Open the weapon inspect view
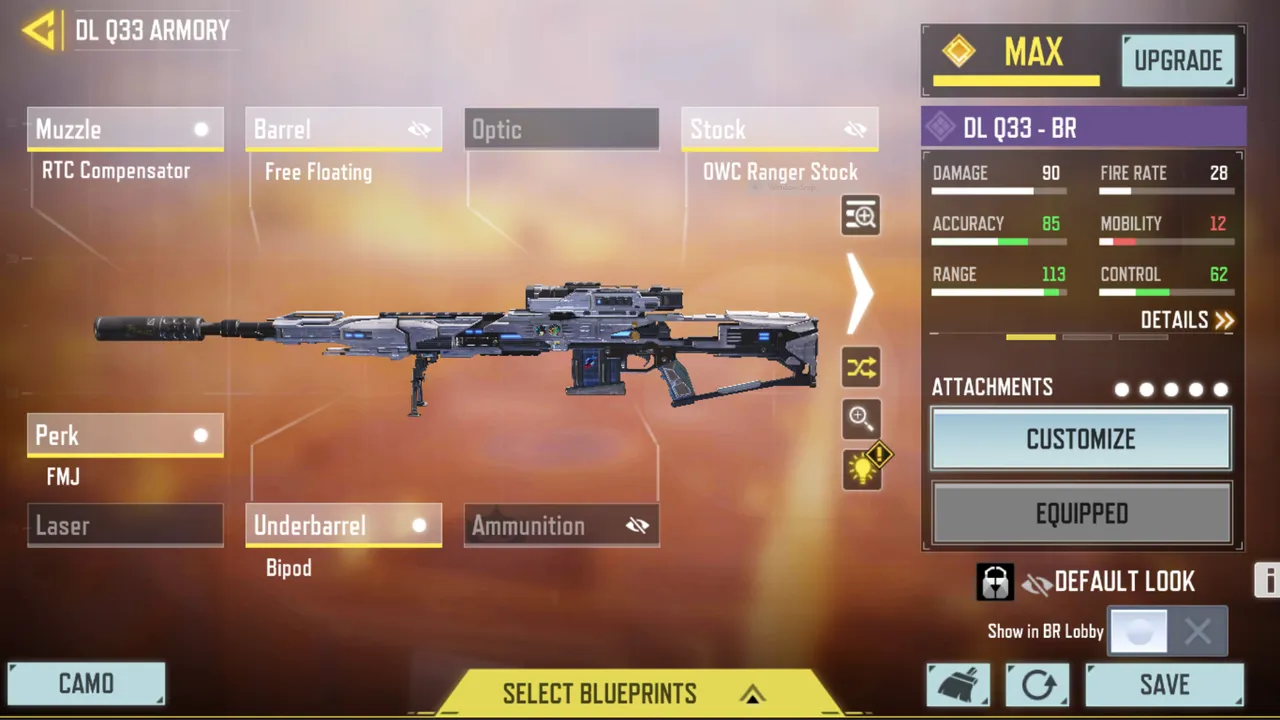The image size is (1280, 720). [x=860, y=215]
